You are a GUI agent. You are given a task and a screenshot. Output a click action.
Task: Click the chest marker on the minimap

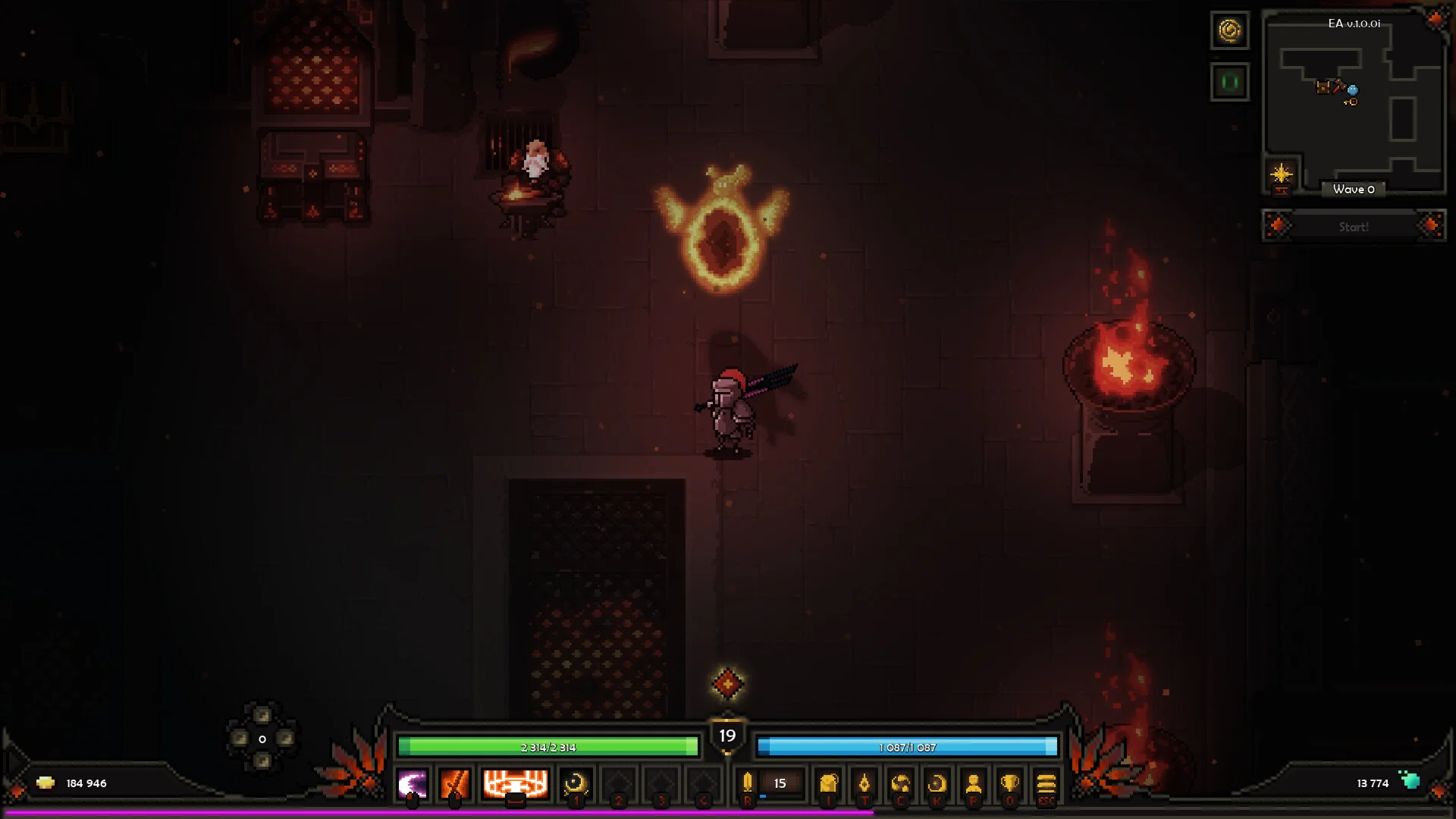[x=1323, y=87]
